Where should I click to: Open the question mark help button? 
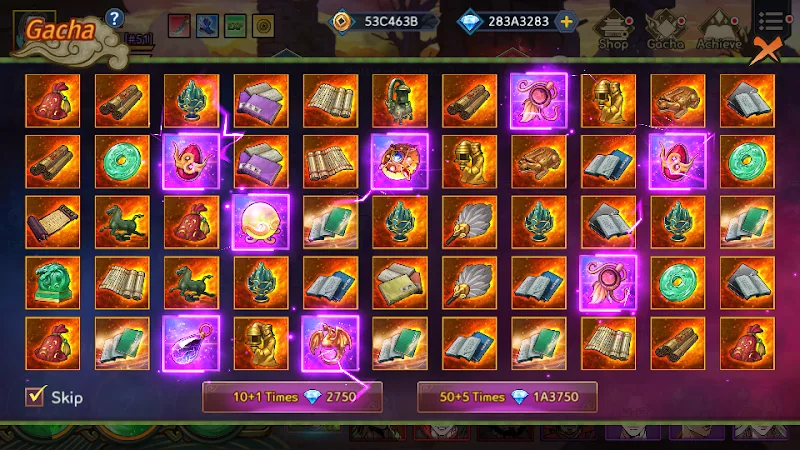click(x=114, y=17)
